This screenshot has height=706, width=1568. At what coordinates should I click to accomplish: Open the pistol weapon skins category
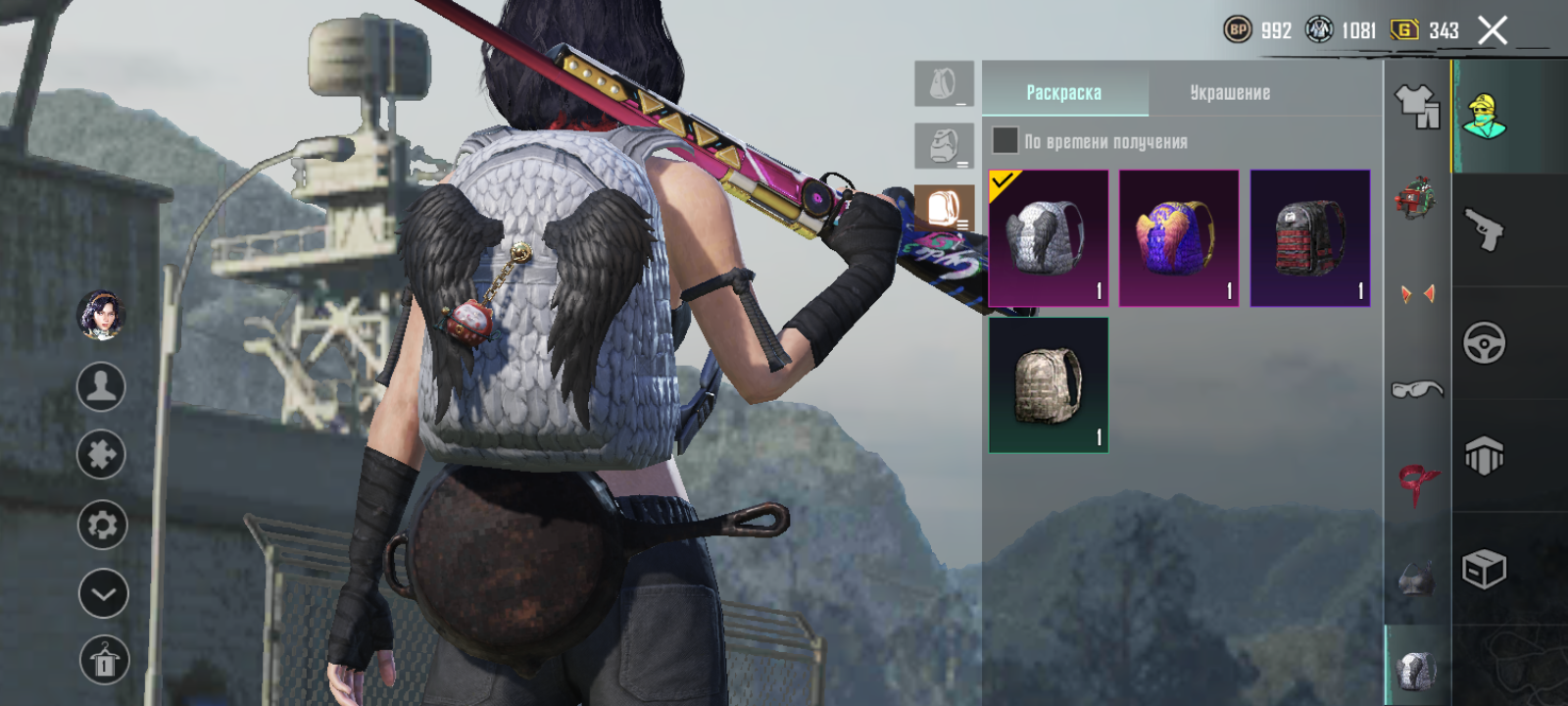[x=1484, y=229]
